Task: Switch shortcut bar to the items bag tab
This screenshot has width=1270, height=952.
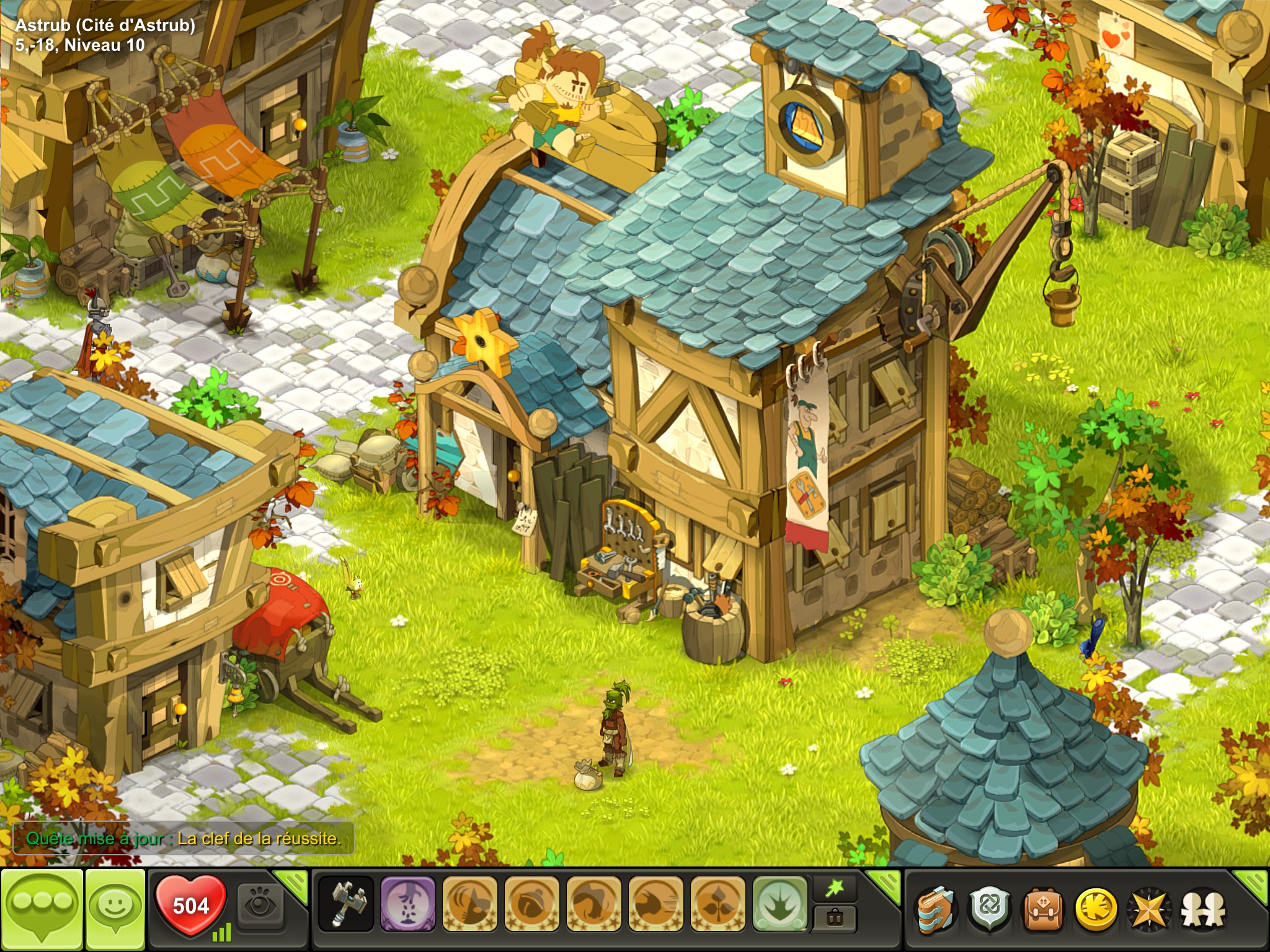Action: click(835, 918)
